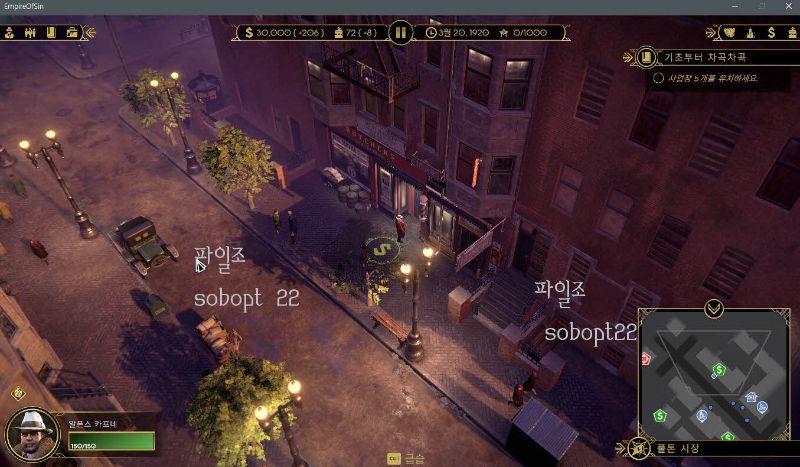Open the journal book icon in the top-left
Screen dimensions: 800x467
tap(51, 32)
